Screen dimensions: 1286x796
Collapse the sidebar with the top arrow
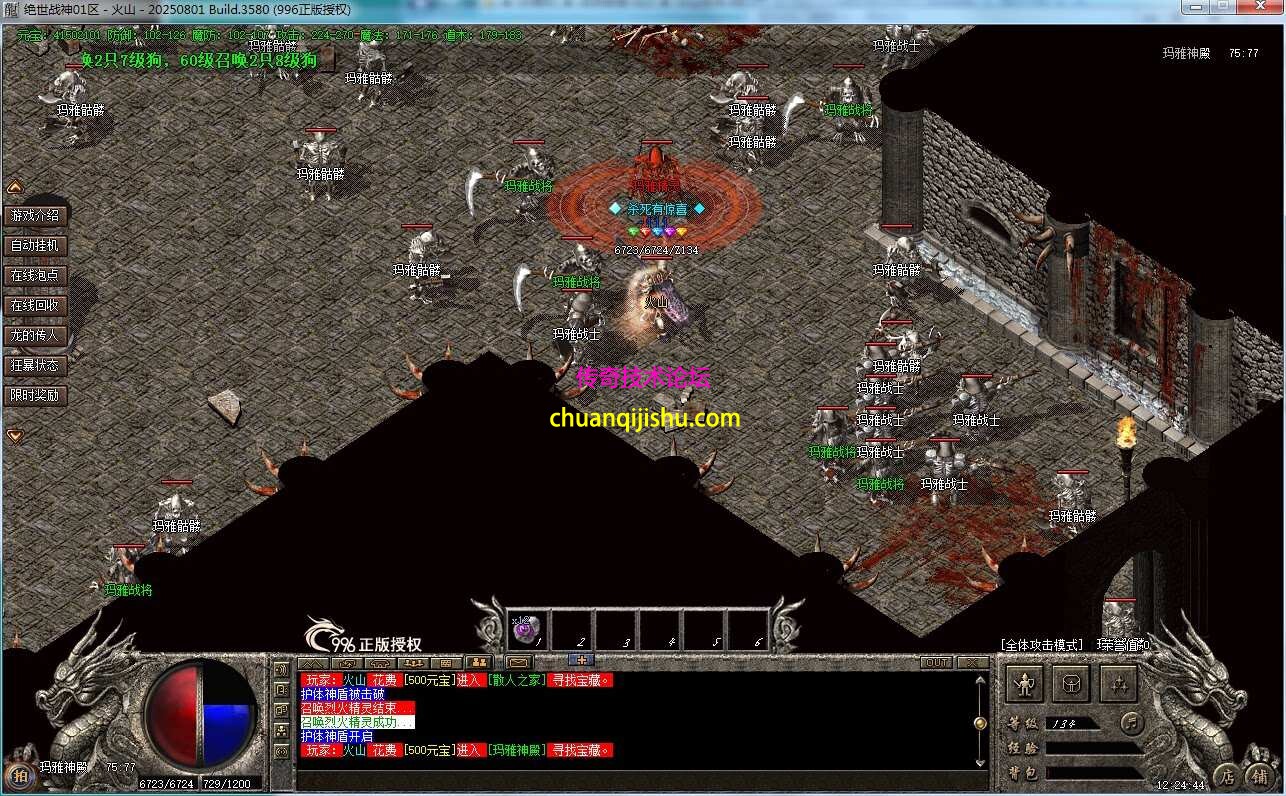14,186
